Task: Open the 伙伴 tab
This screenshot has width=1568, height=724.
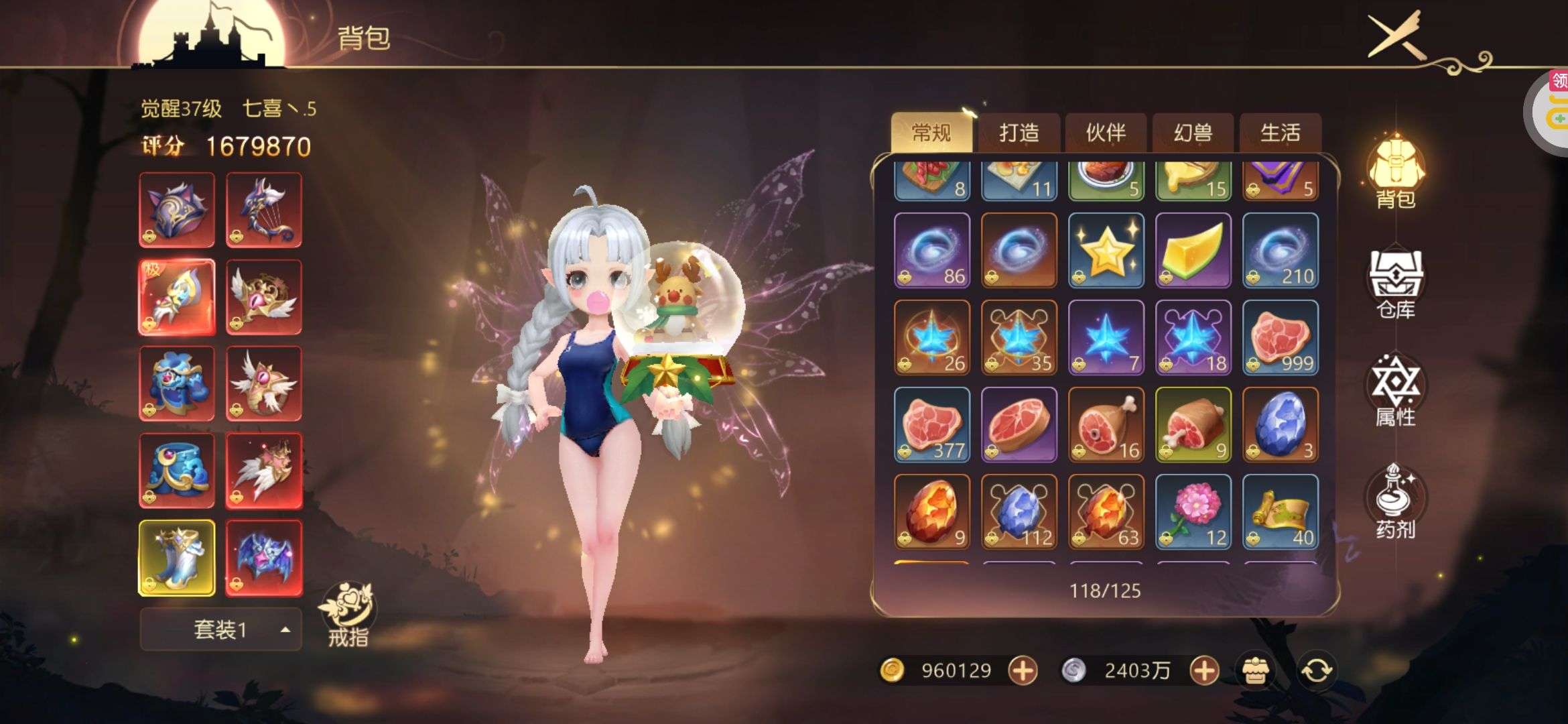Action: 1106,133
